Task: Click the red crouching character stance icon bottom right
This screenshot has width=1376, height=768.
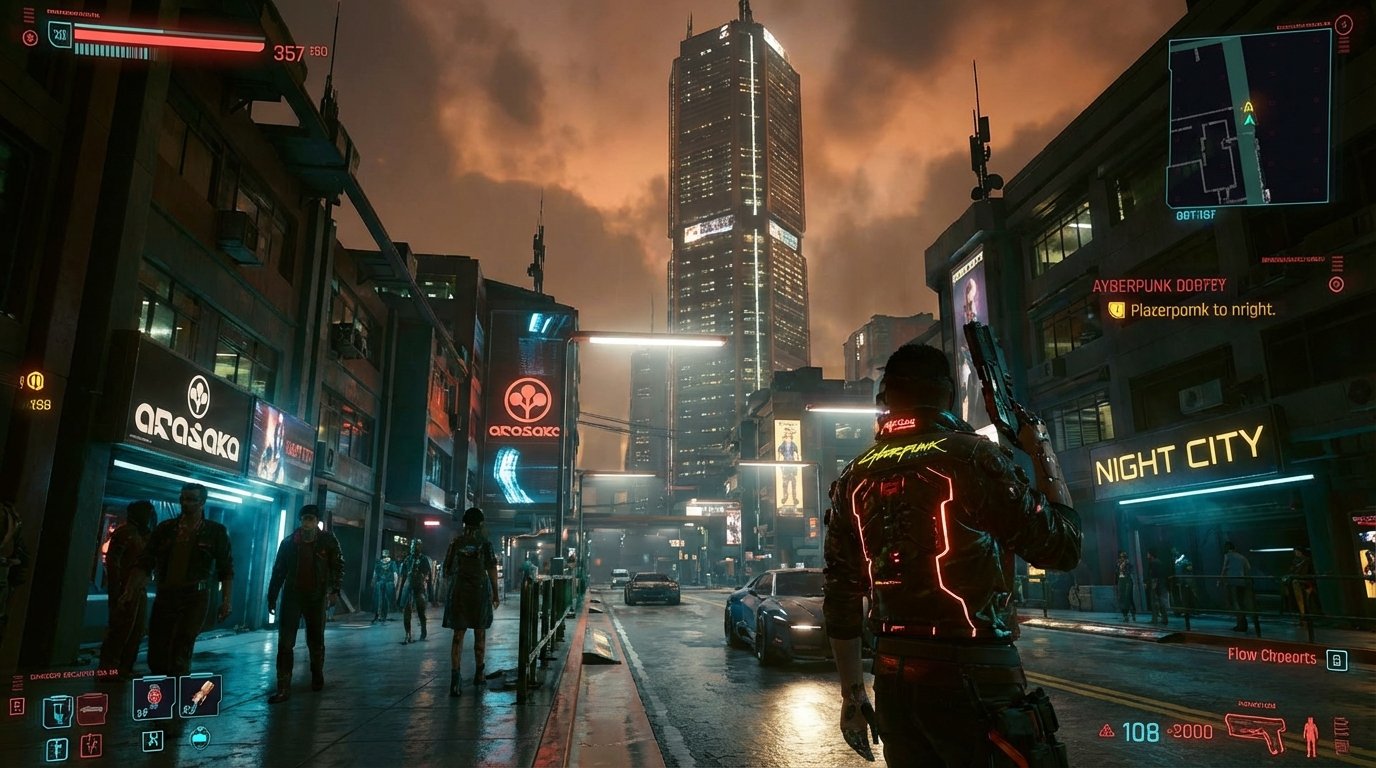Action: click(1311, 734)
